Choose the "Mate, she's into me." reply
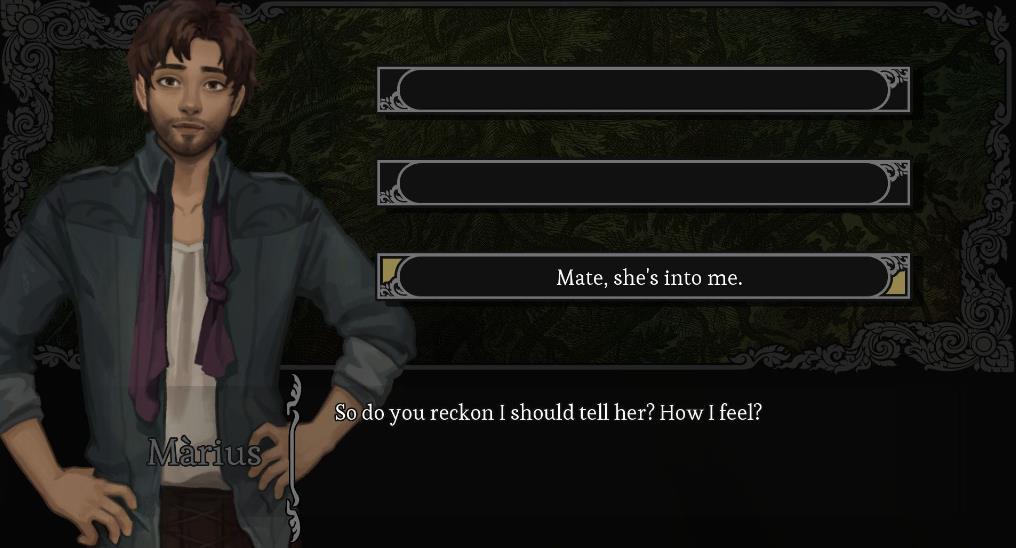Screen dimensions: 1016x548 coord(648,278)
